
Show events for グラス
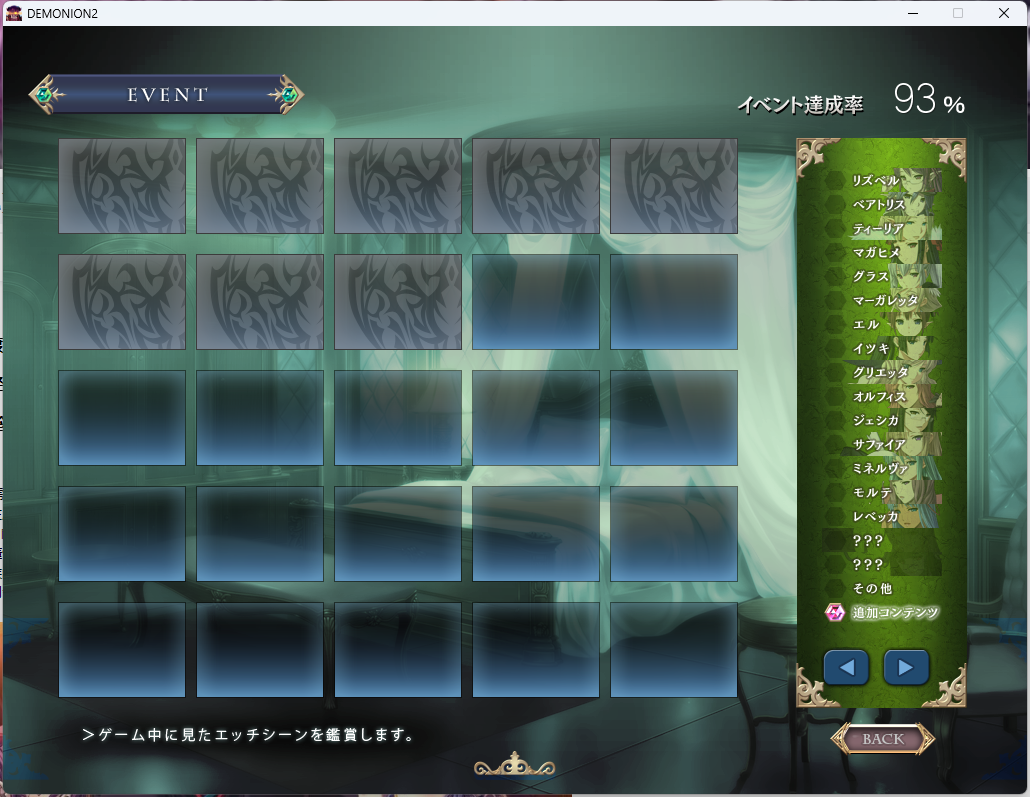coord(871,277)
